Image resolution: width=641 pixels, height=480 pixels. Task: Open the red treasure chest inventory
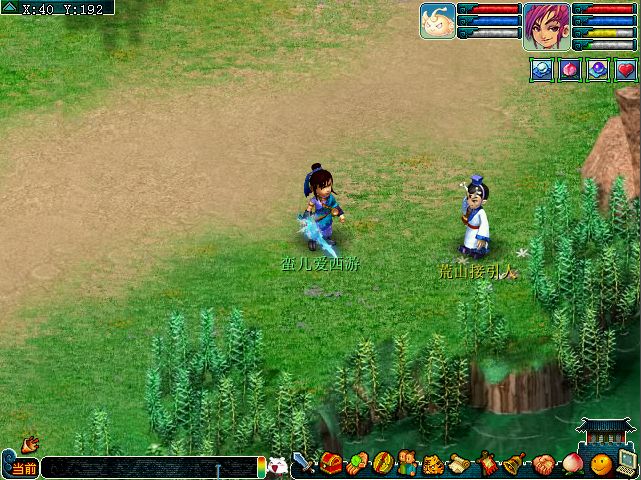pos(331,464)
